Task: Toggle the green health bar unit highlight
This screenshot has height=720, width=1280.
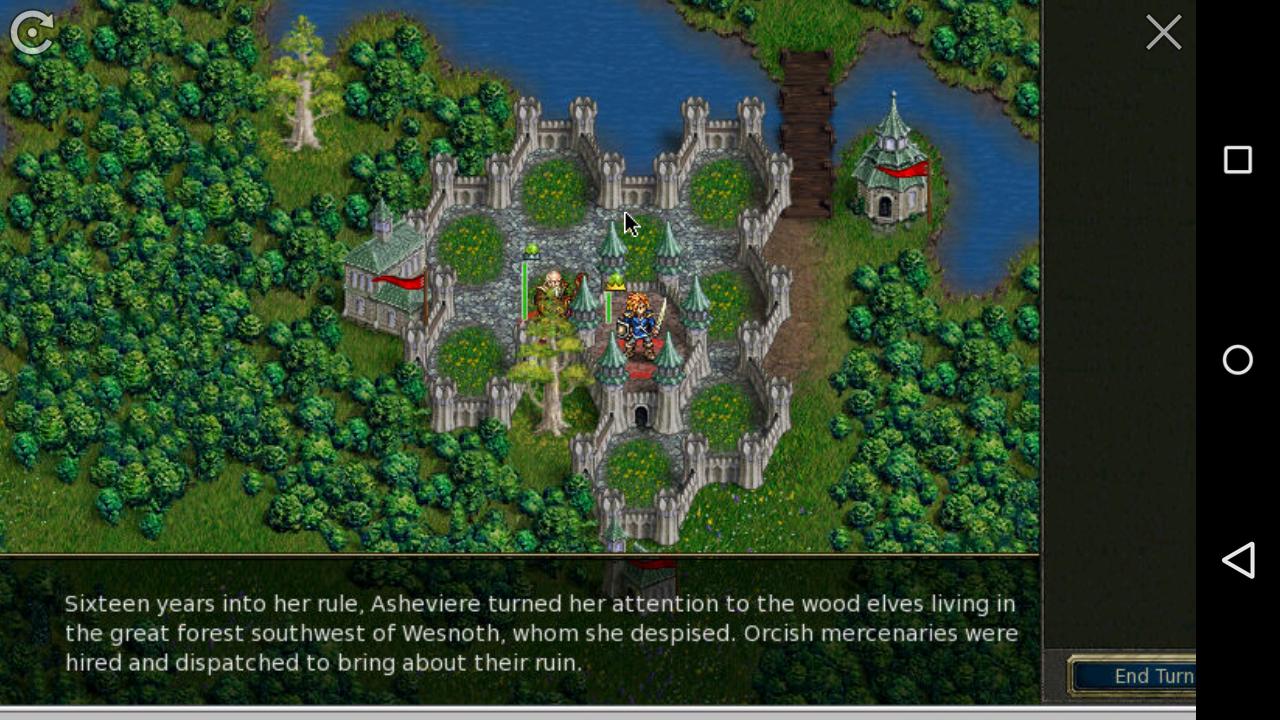Action: click(608, 300)
